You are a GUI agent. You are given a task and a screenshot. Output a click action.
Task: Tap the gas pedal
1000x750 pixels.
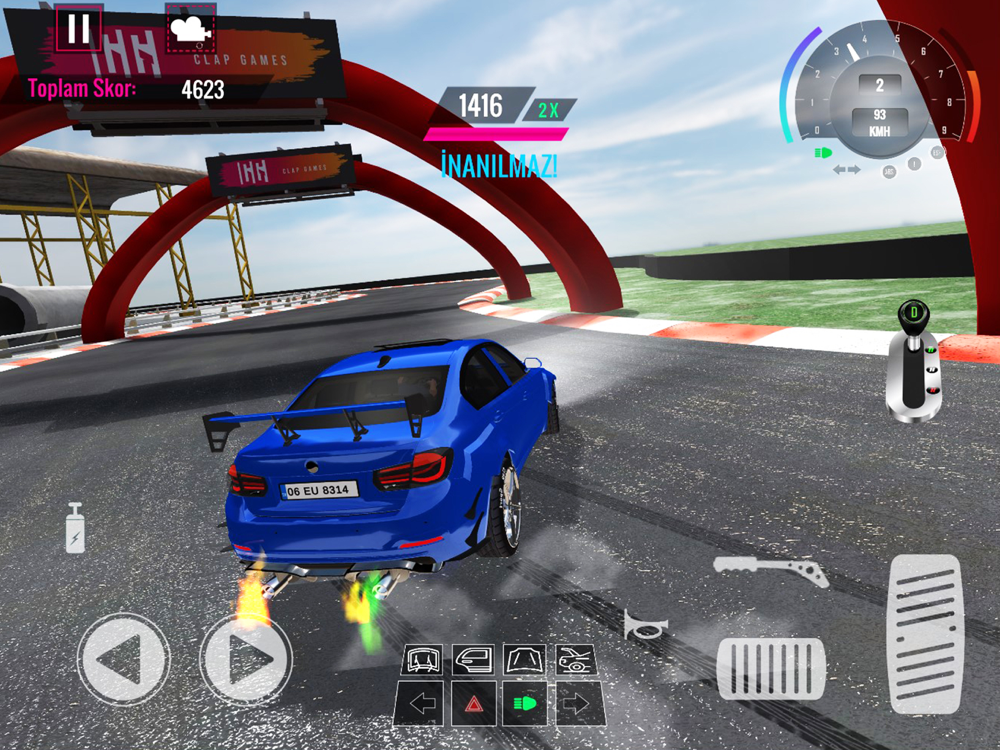924,634
